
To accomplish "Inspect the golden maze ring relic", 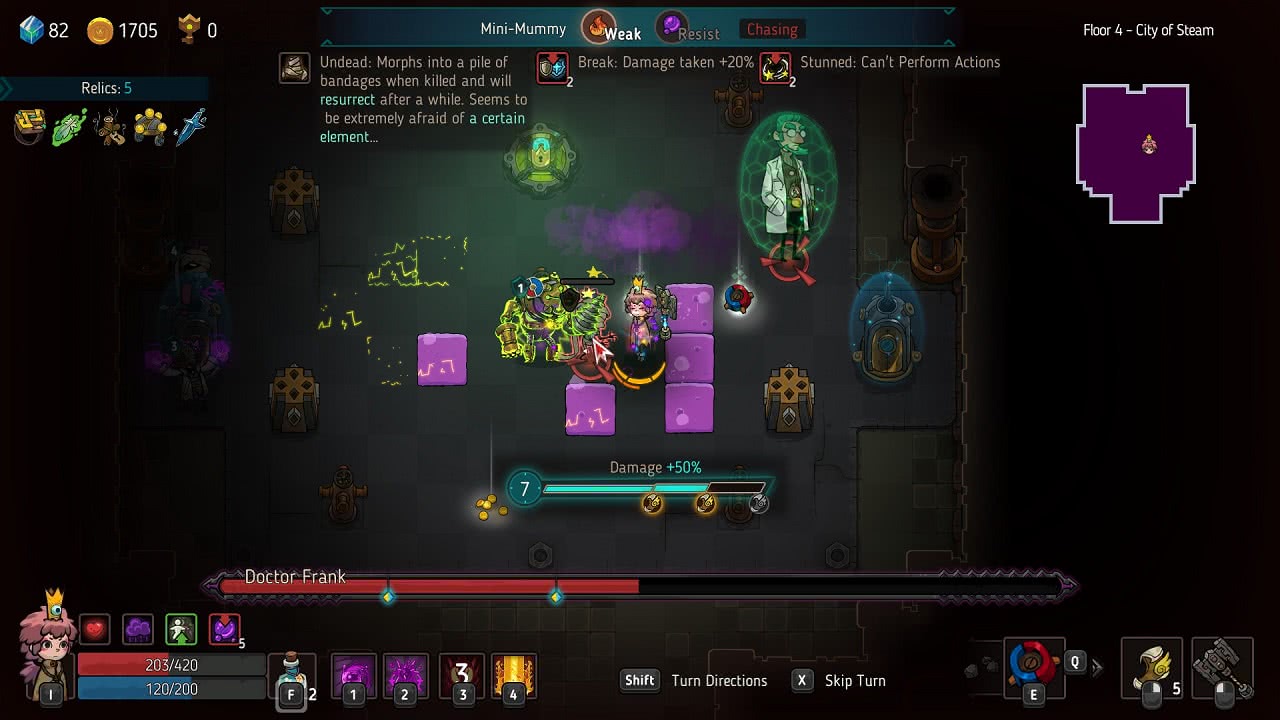I will tap(30, 127).
